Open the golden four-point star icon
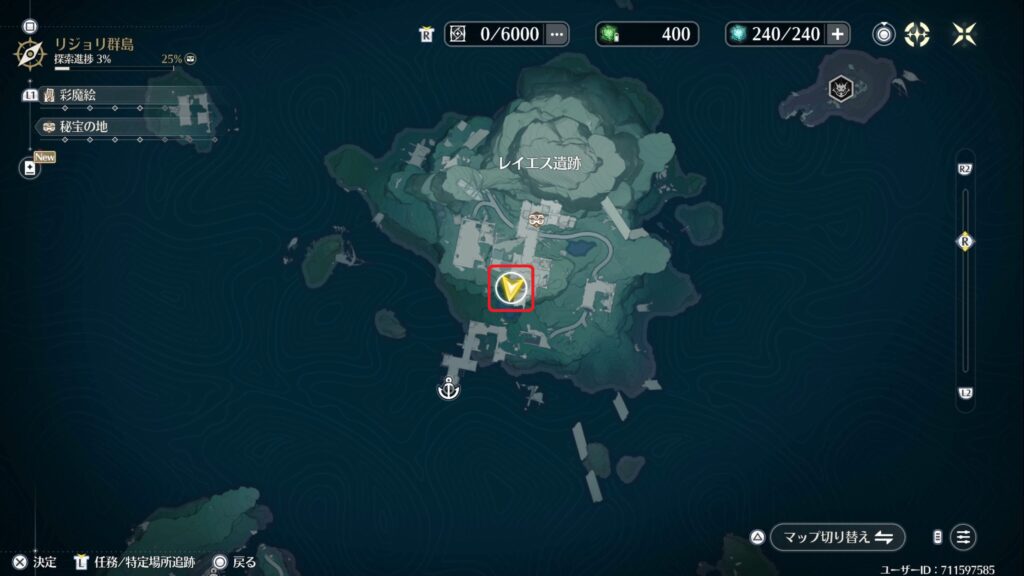Image resolution: width=1024 pixels, height=576 pixels. coord(917,34)
